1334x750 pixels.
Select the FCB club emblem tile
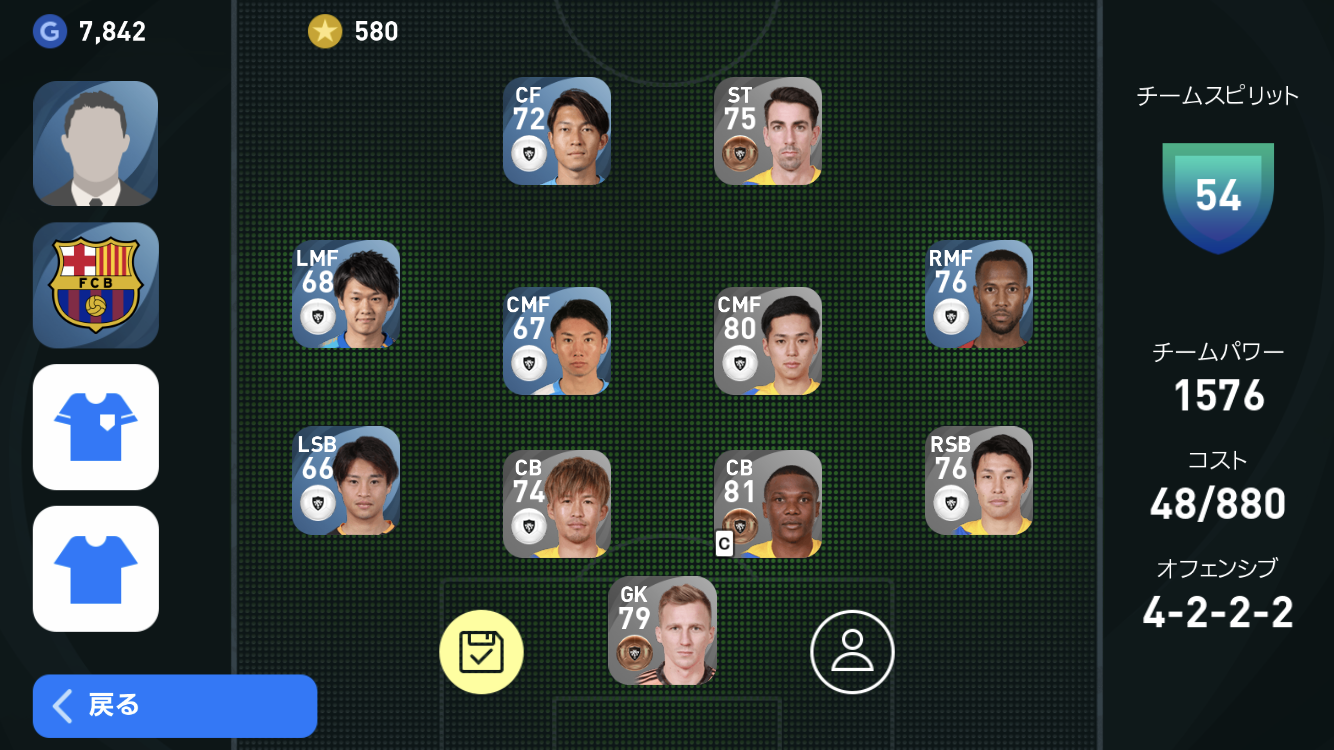click(x=96, y=285)
